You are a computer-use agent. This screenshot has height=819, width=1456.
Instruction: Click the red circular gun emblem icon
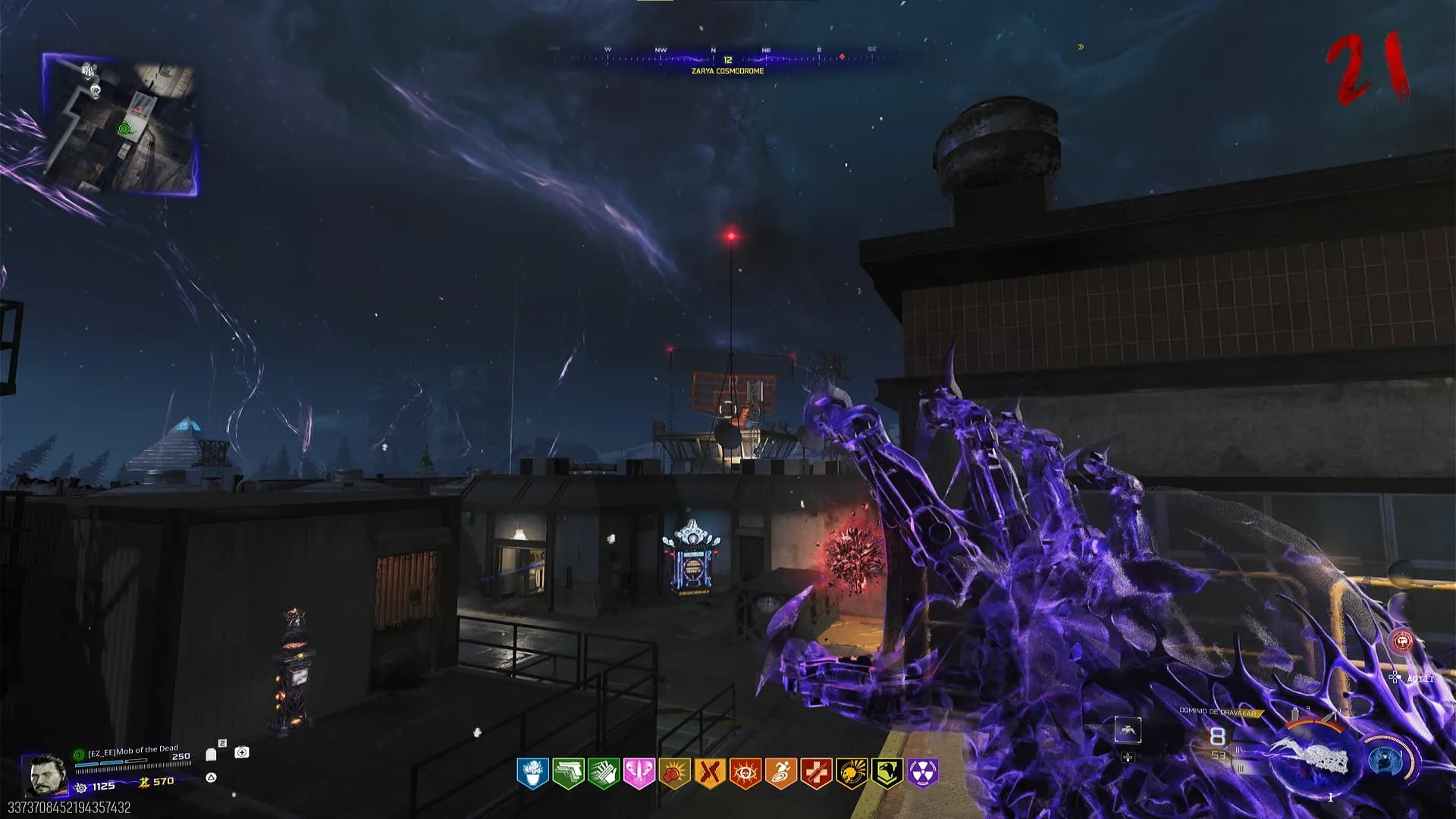tap(1402, 642)
